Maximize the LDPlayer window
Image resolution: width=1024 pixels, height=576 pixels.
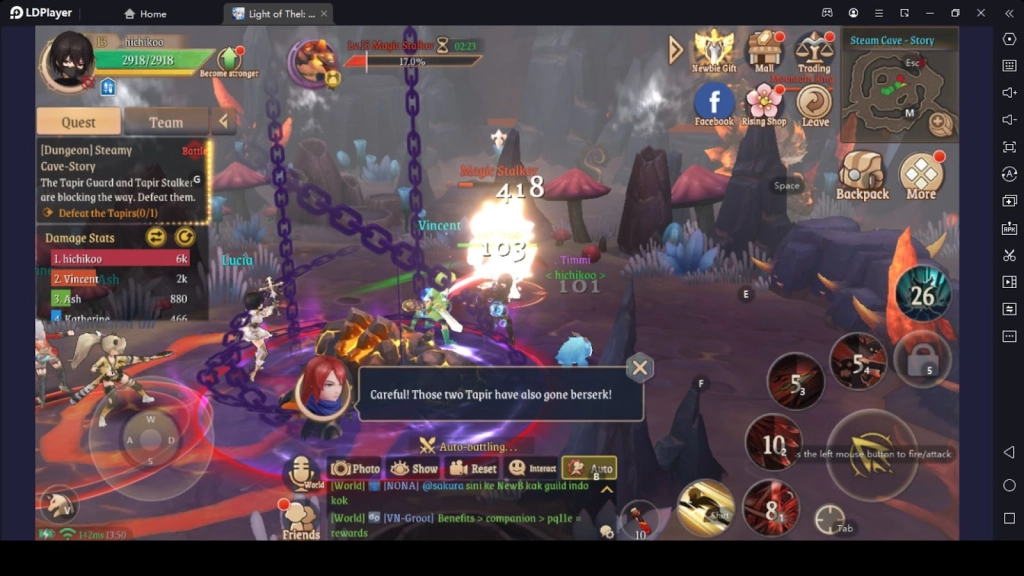955,13
